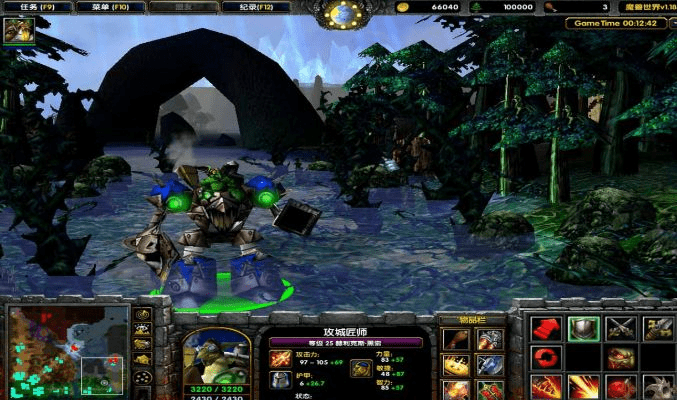The width and height of the screenshot is (677, 400).
Task: Open the 菜单 (F10) main menu
Action: 111,8
